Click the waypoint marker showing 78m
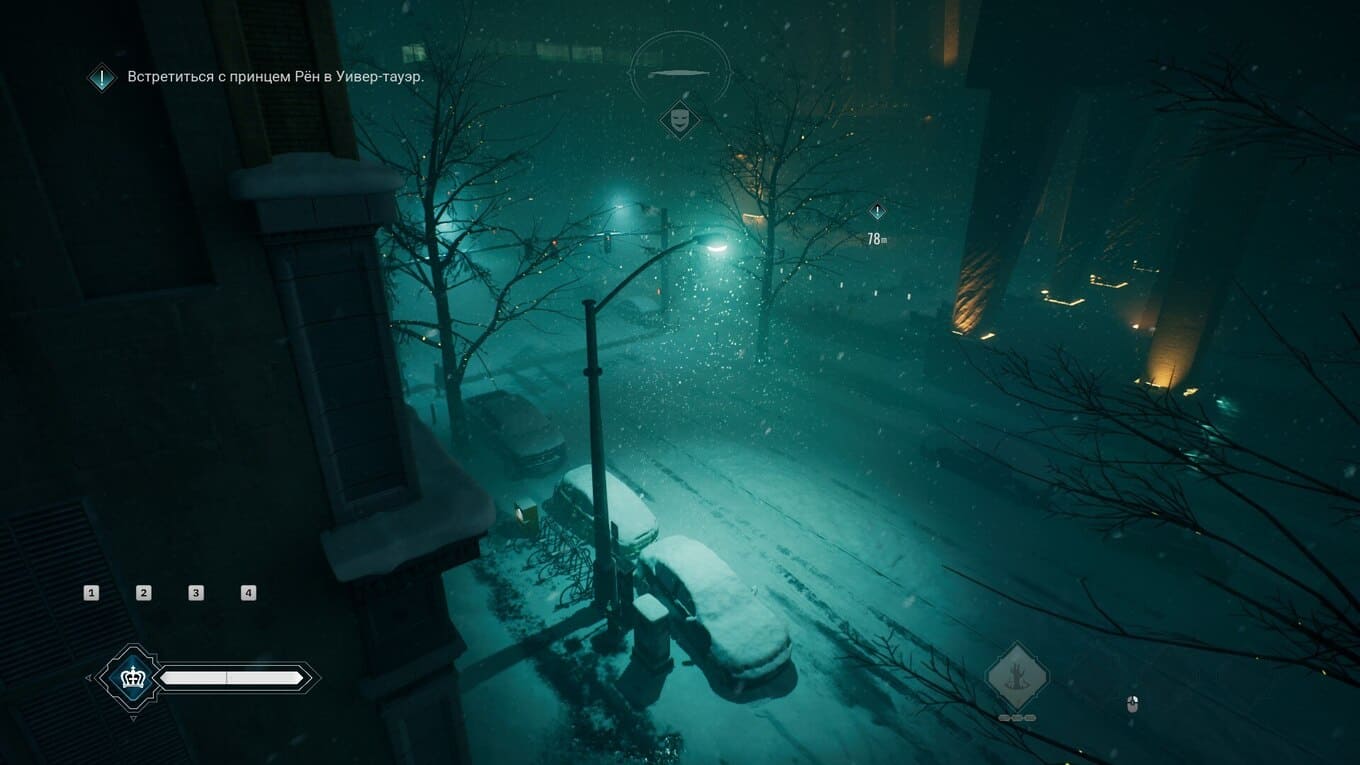 point(877,212)
